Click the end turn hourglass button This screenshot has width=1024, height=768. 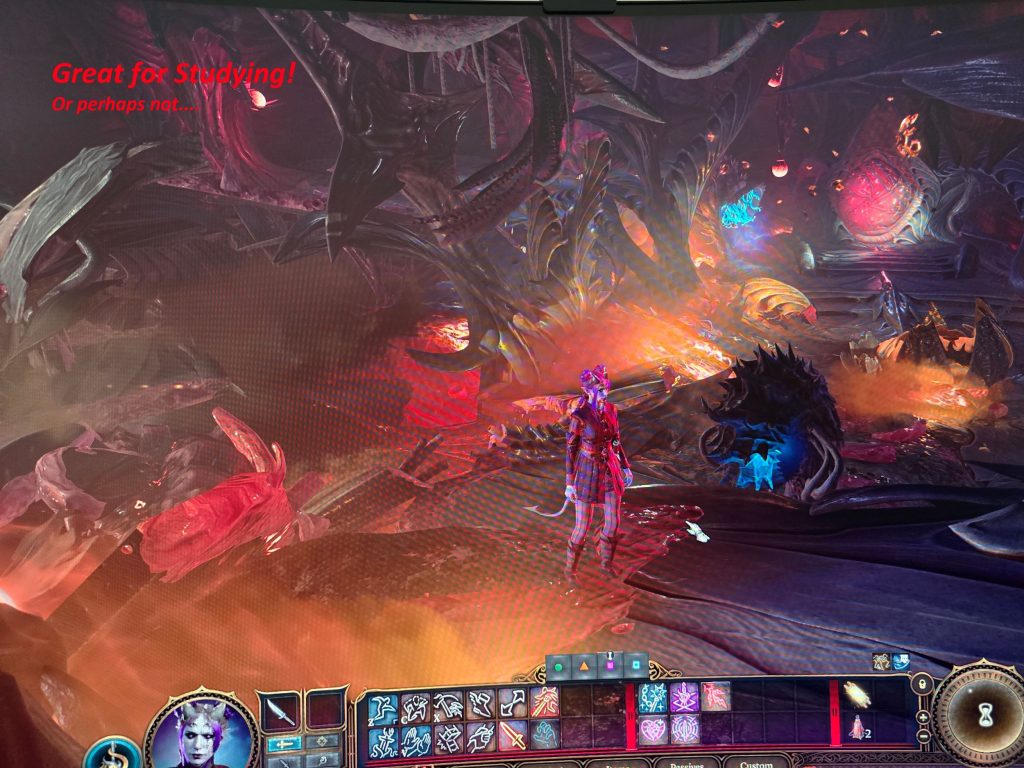coord(984,714)
